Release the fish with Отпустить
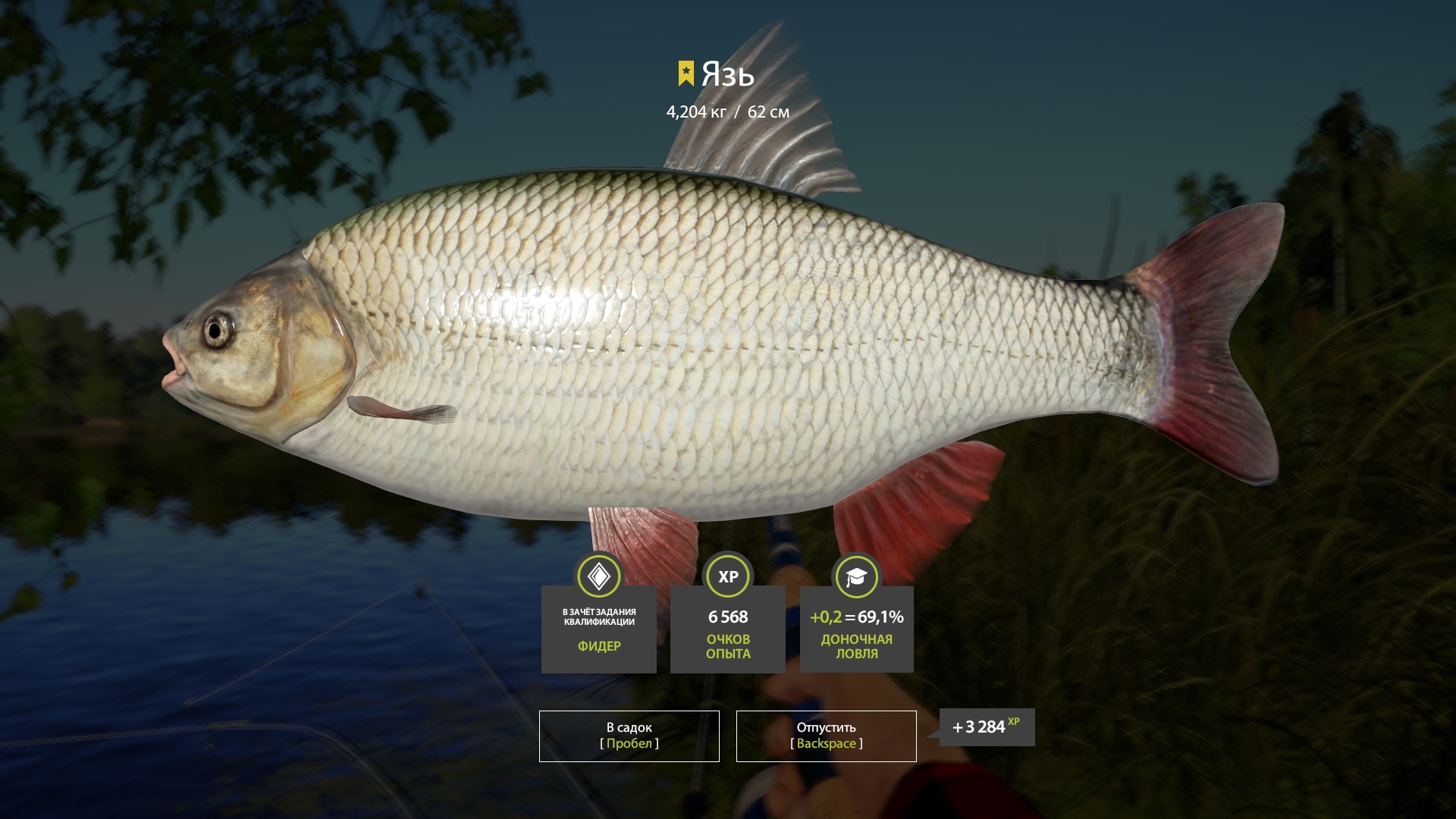 click(826, 736)
